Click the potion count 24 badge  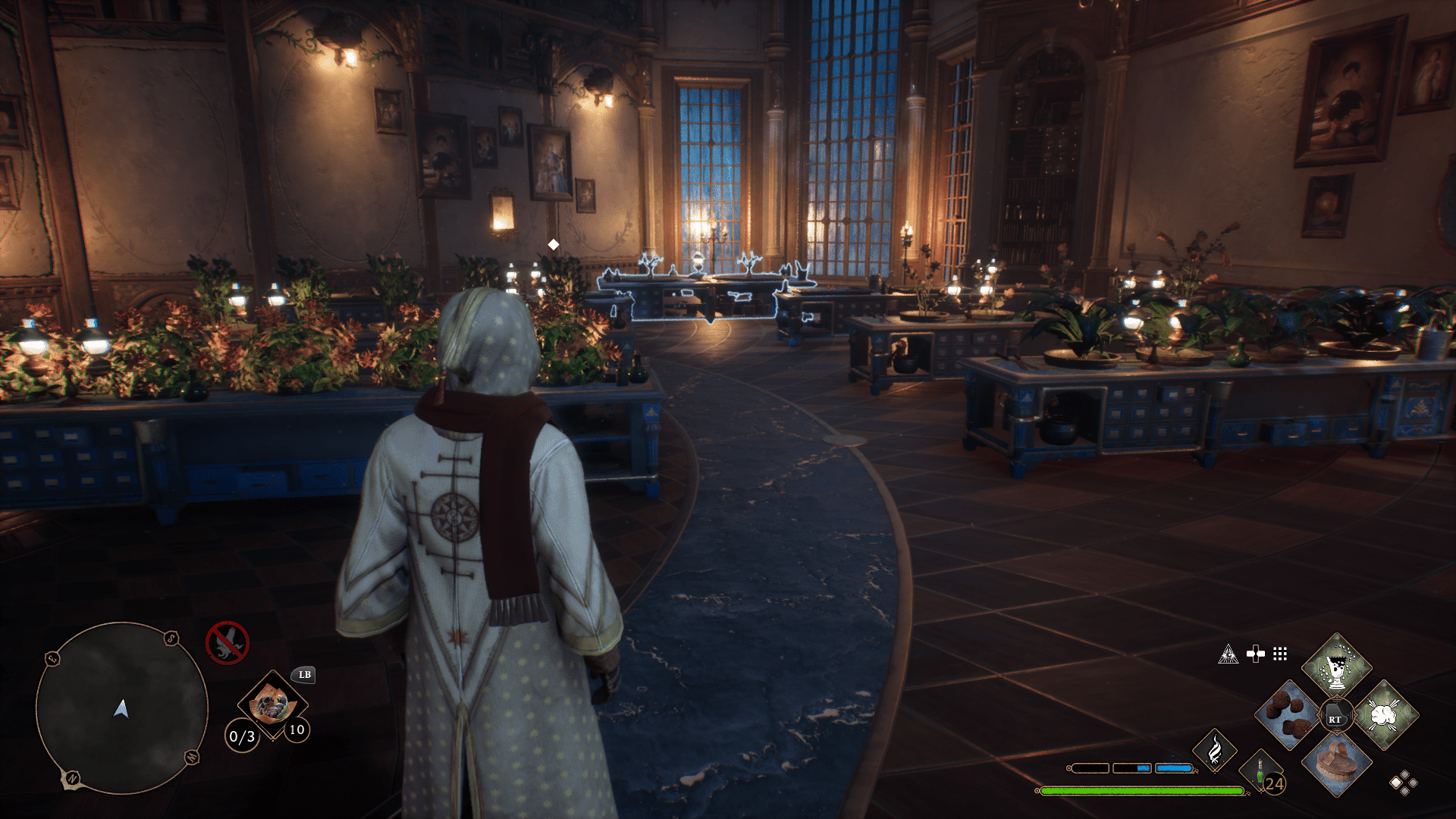pyautogui.click(x=1274, y=786)
